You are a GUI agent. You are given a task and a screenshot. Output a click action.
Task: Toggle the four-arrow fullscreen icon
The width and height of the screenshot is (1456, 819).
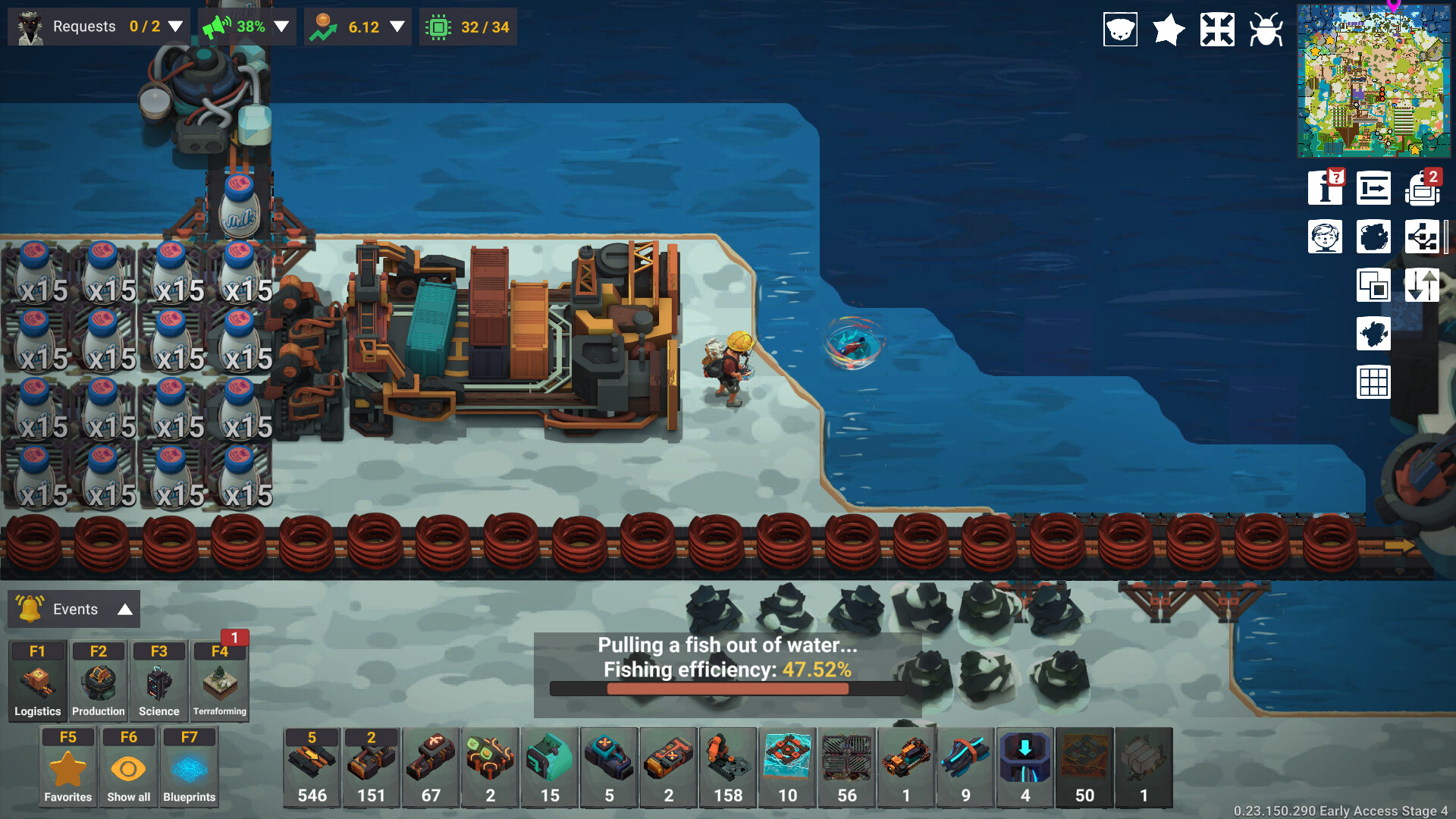click(x=1217, y=30)
